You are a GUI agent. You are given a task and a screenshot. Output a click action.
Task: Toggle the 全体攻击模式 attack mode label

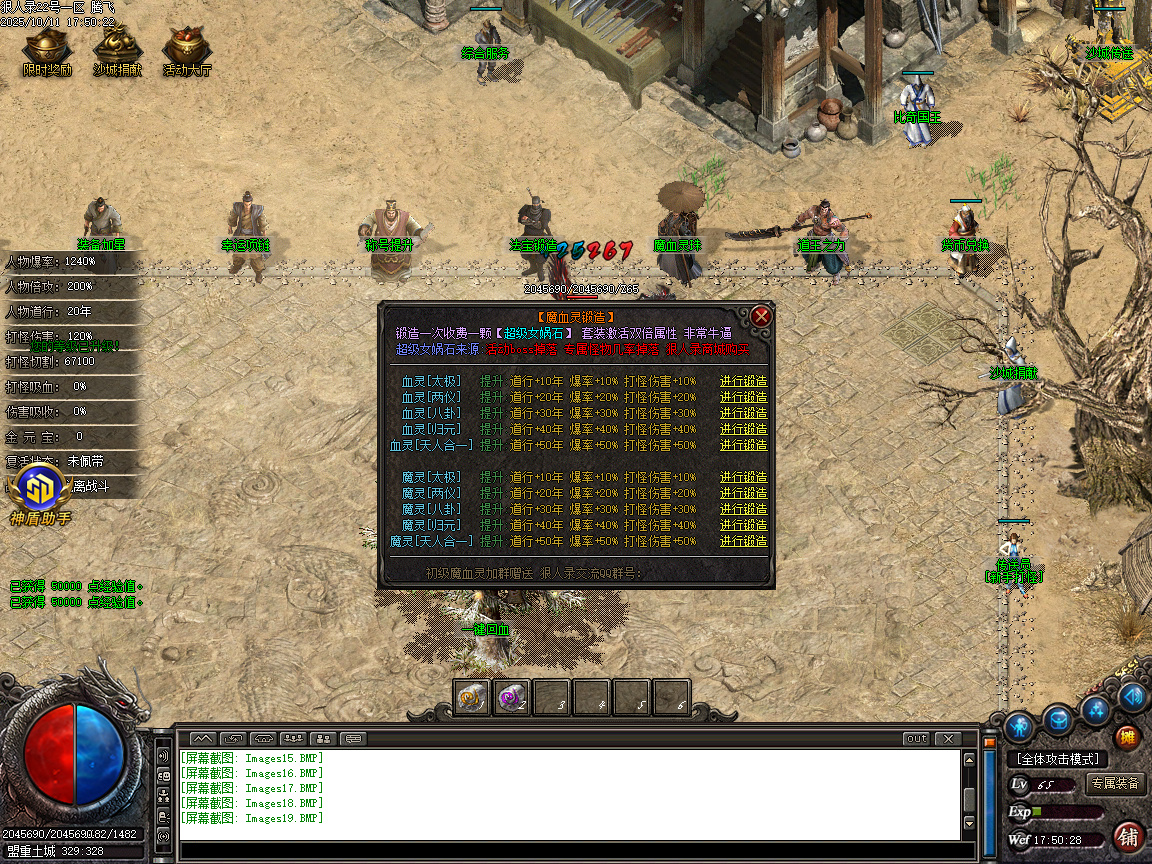coord(1057,759)
